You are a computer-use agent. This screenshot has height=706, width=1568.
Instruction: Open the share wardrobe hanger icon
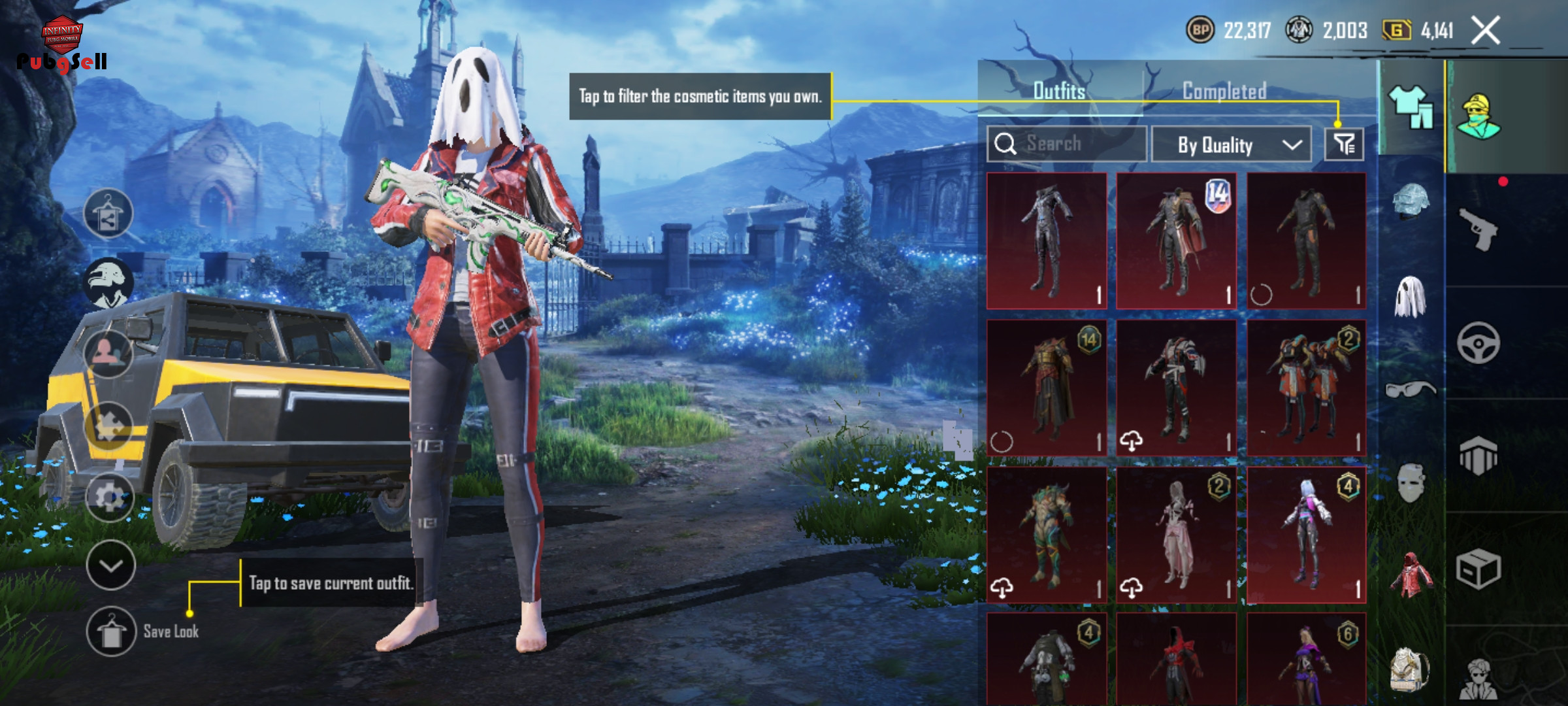click(x=108, y=214)
